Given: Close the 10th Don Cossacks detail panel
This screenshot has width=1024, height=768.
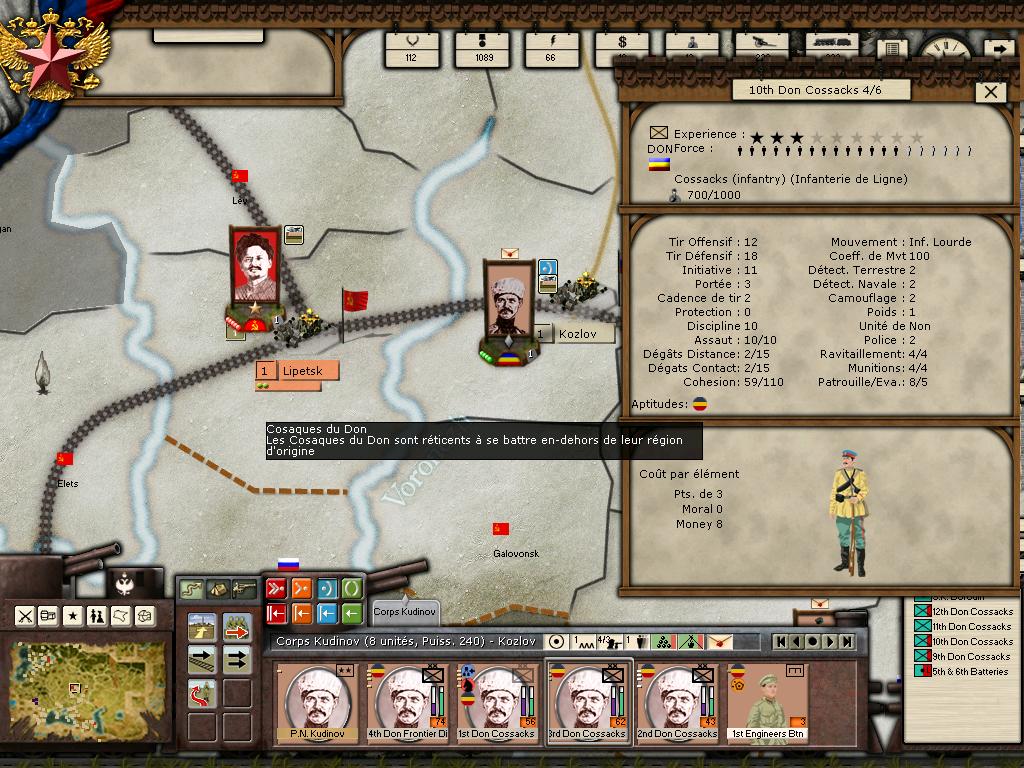Looking at the screenshot, I should pyautogui.click(x=991, y=92).
